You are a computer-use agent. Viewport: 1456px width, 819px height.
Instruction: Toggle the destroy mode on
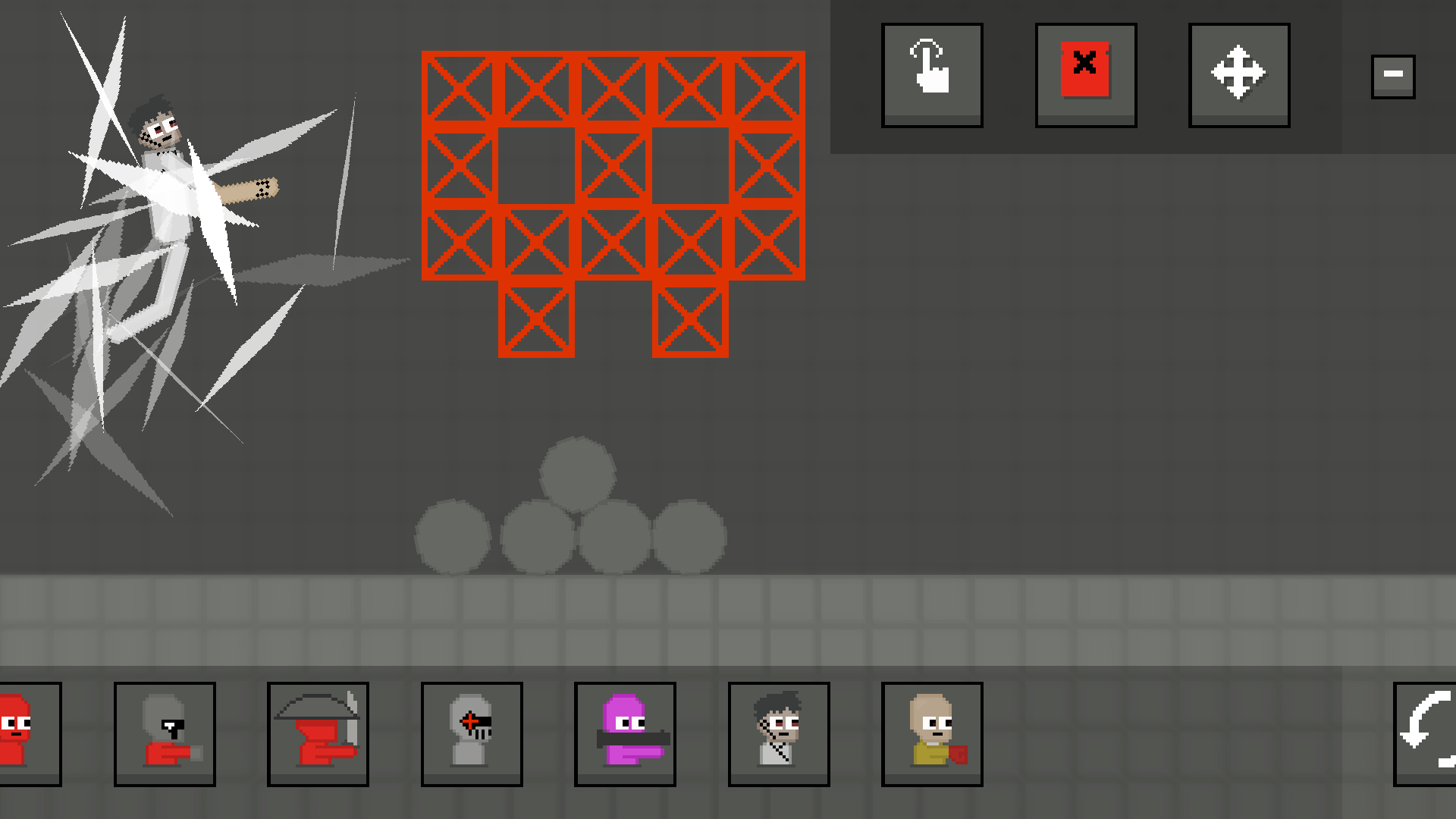pyautogui.click(x=1085, y=74)
